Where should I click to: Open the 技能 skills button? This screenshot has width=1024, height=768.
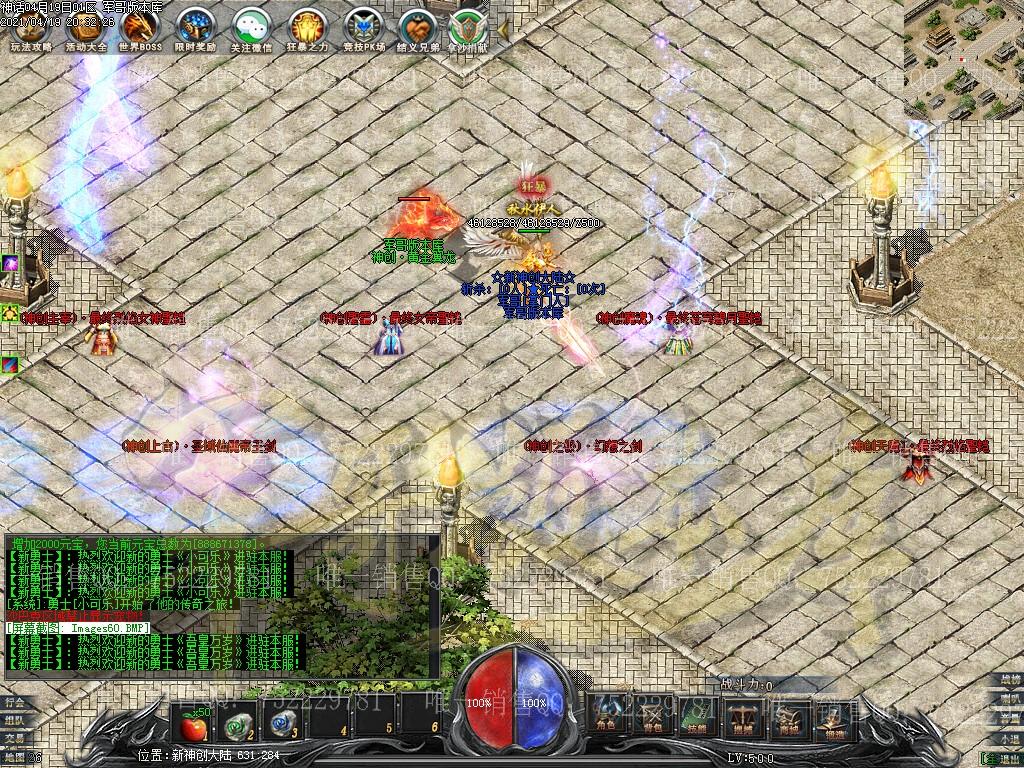pyautogui.click(x=696, y=713)
